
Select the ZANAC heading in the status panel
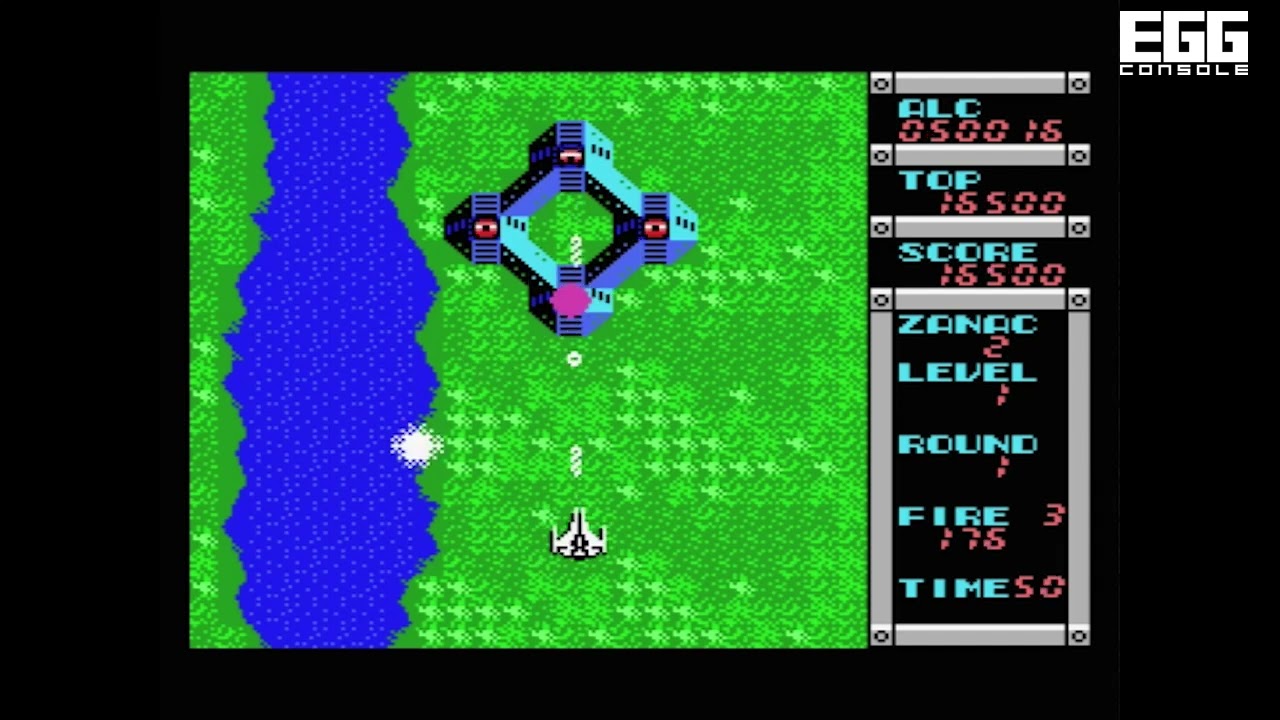click(968, 323)
